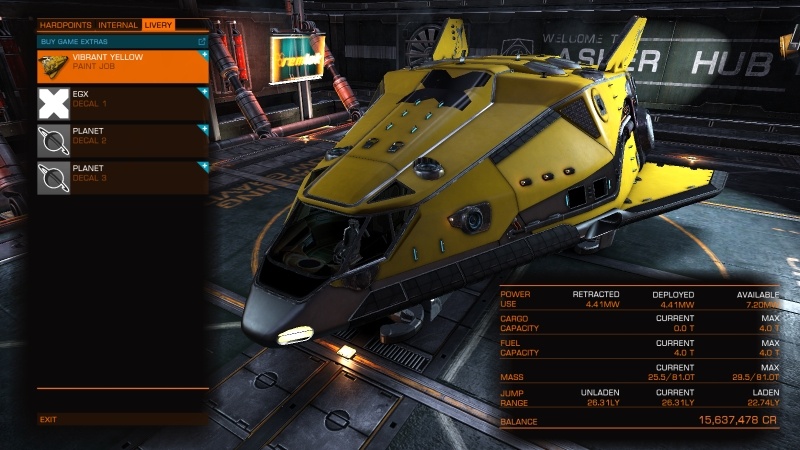Select the Planet Decal 2 entry

(122, 140)
